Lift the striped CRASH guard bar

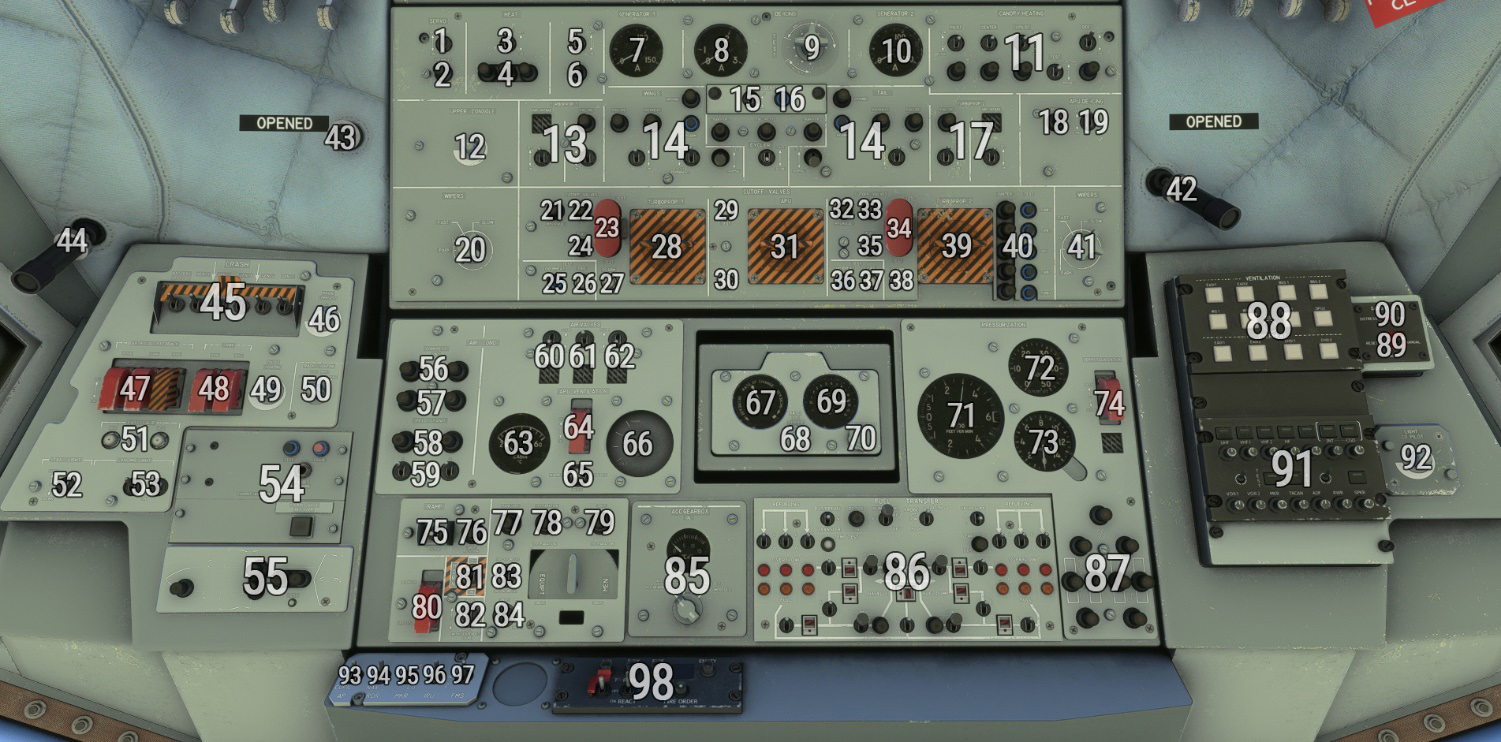(223, 292)
